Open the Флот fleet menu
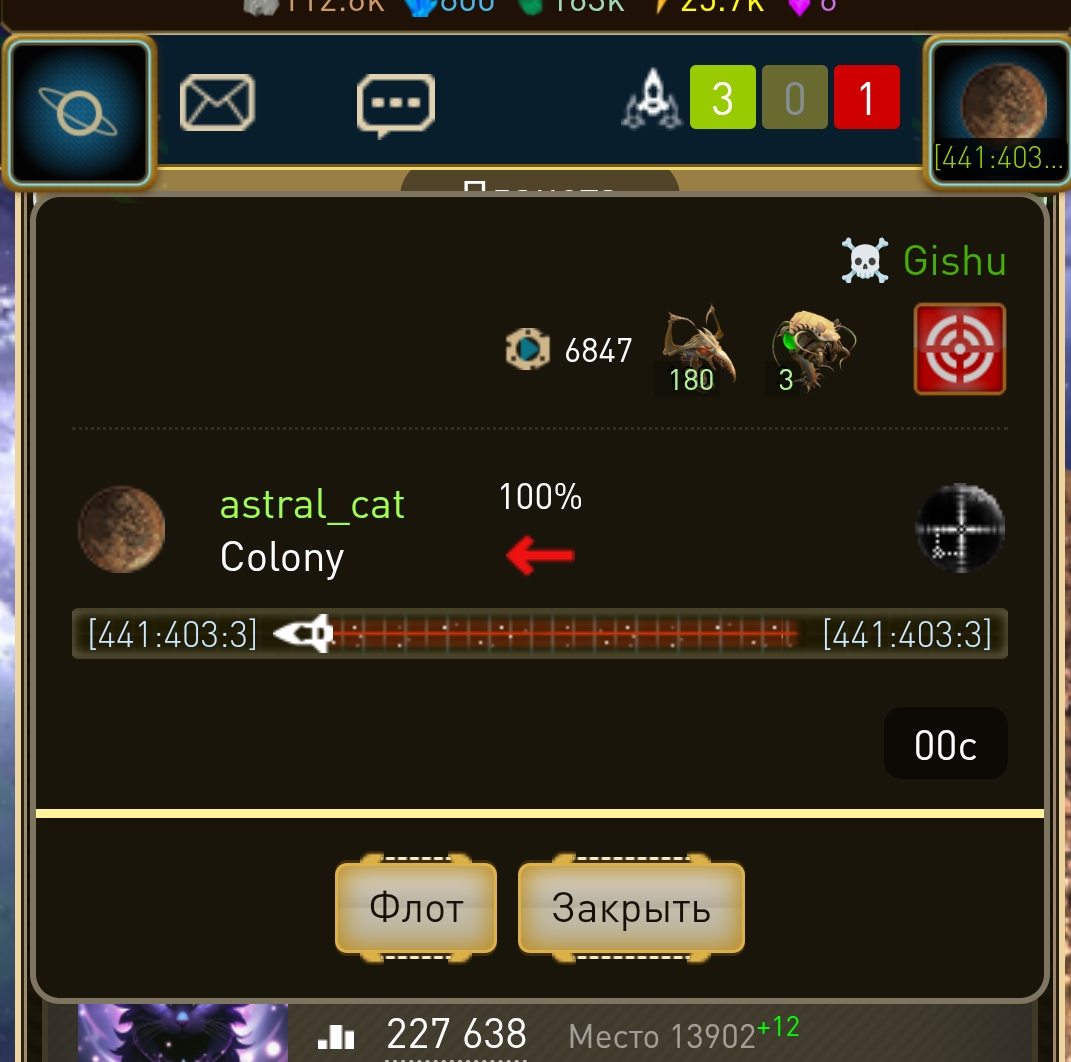The width and height of the screenshot is (1071, 1062). [416, 908]
